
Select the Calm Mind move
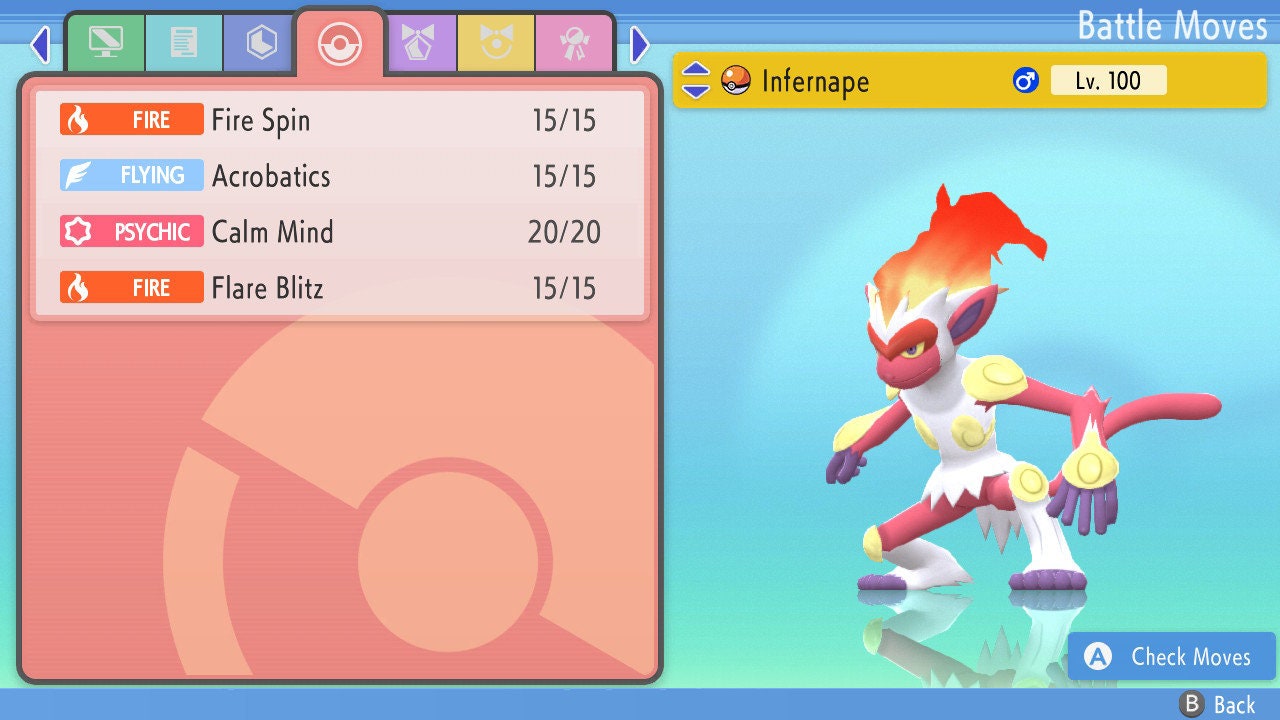point(340,232)
